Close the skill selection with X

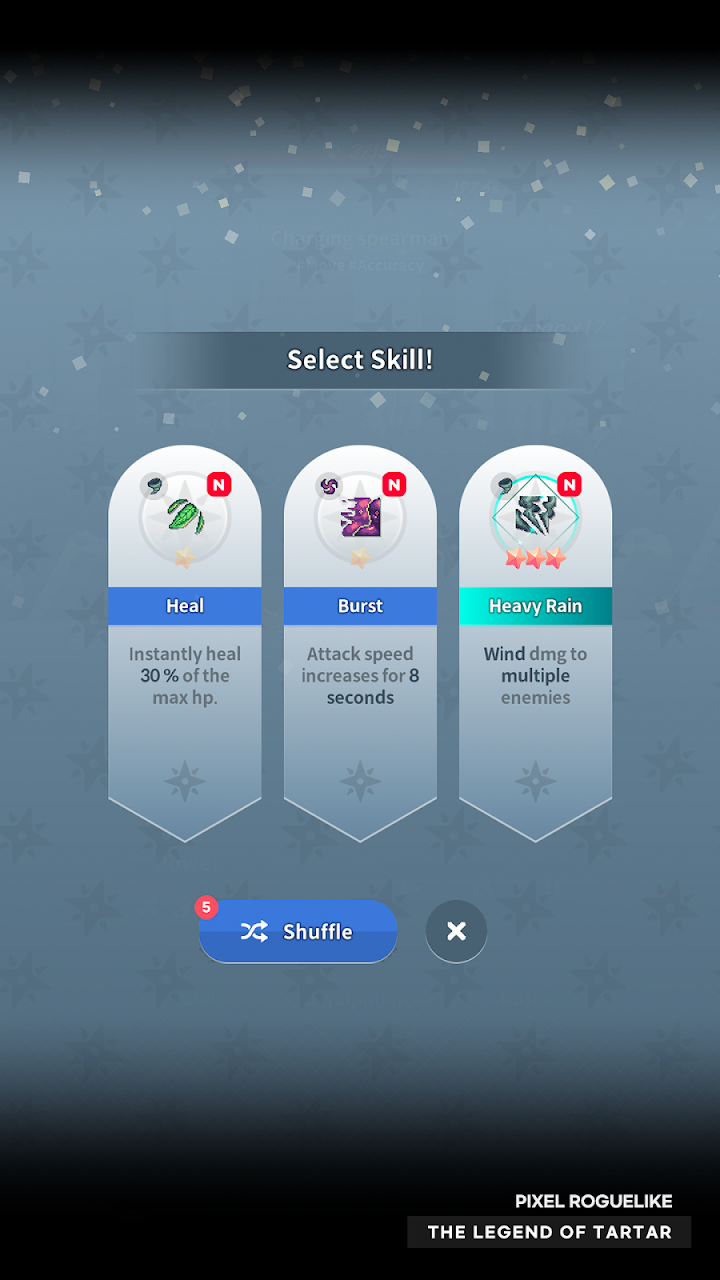coord(456,931)
